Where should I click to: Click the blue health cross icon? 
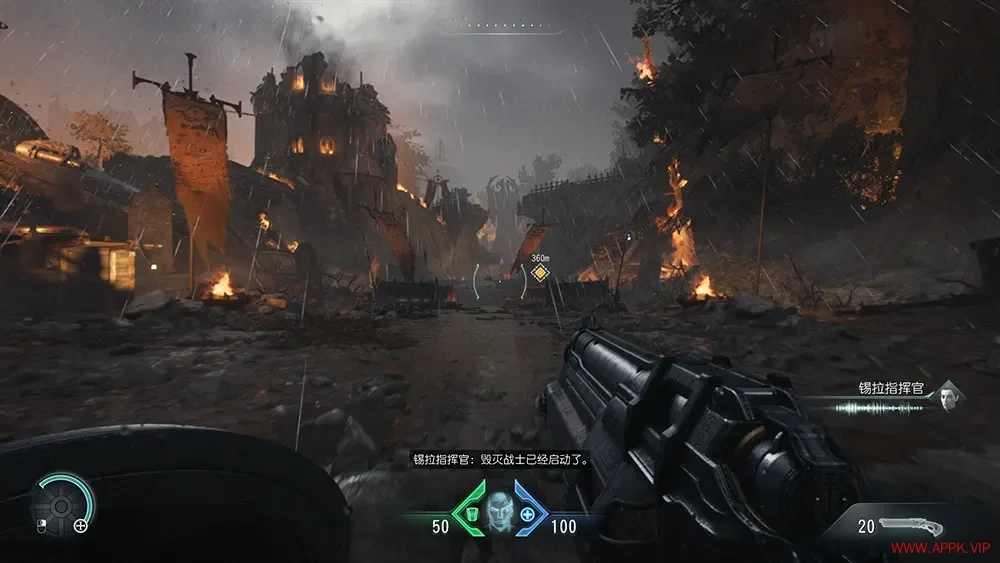click(x=527, y=516)
